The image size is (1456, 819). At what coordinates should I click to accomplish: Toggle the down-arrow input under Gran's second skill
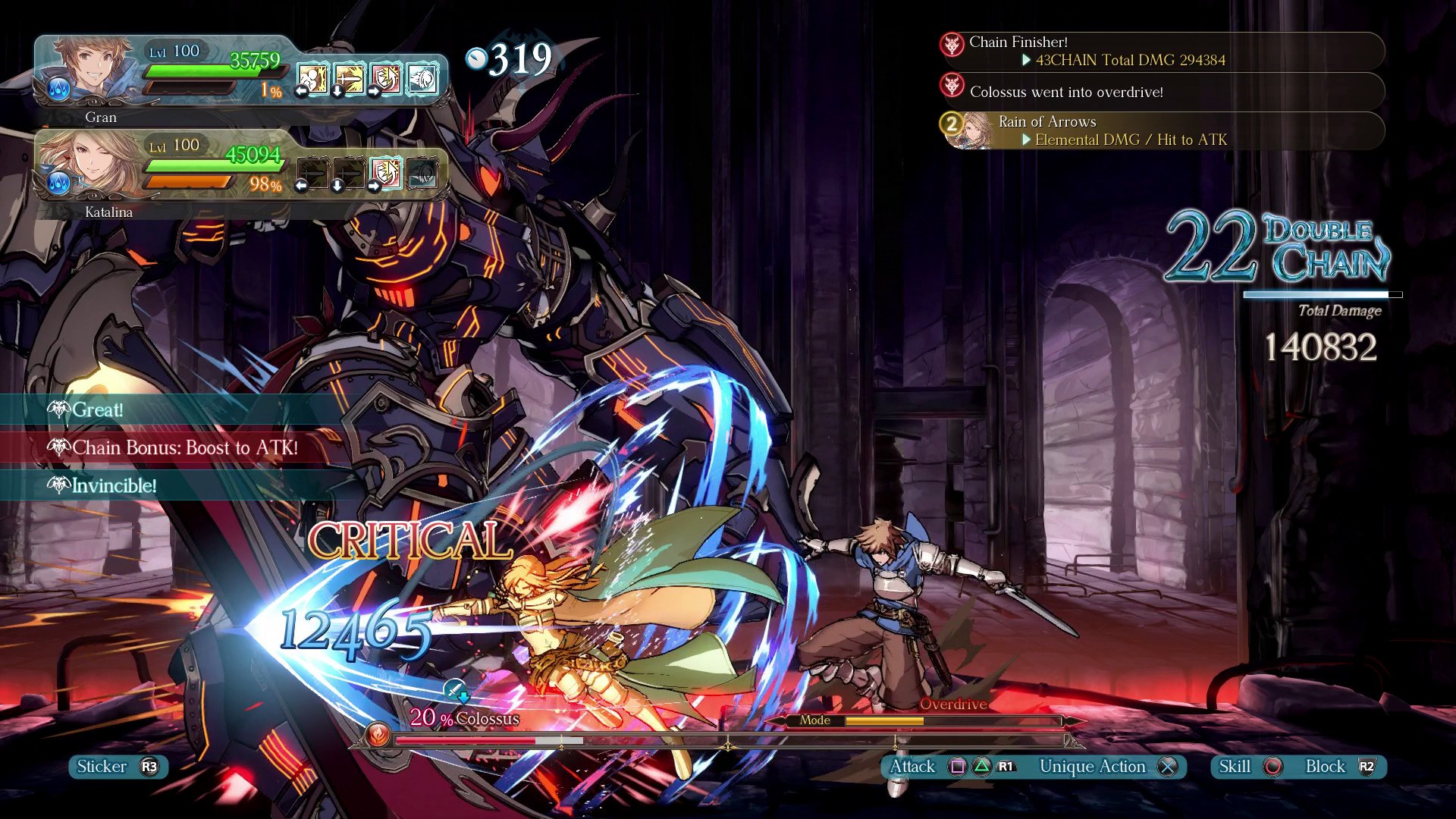337,91
